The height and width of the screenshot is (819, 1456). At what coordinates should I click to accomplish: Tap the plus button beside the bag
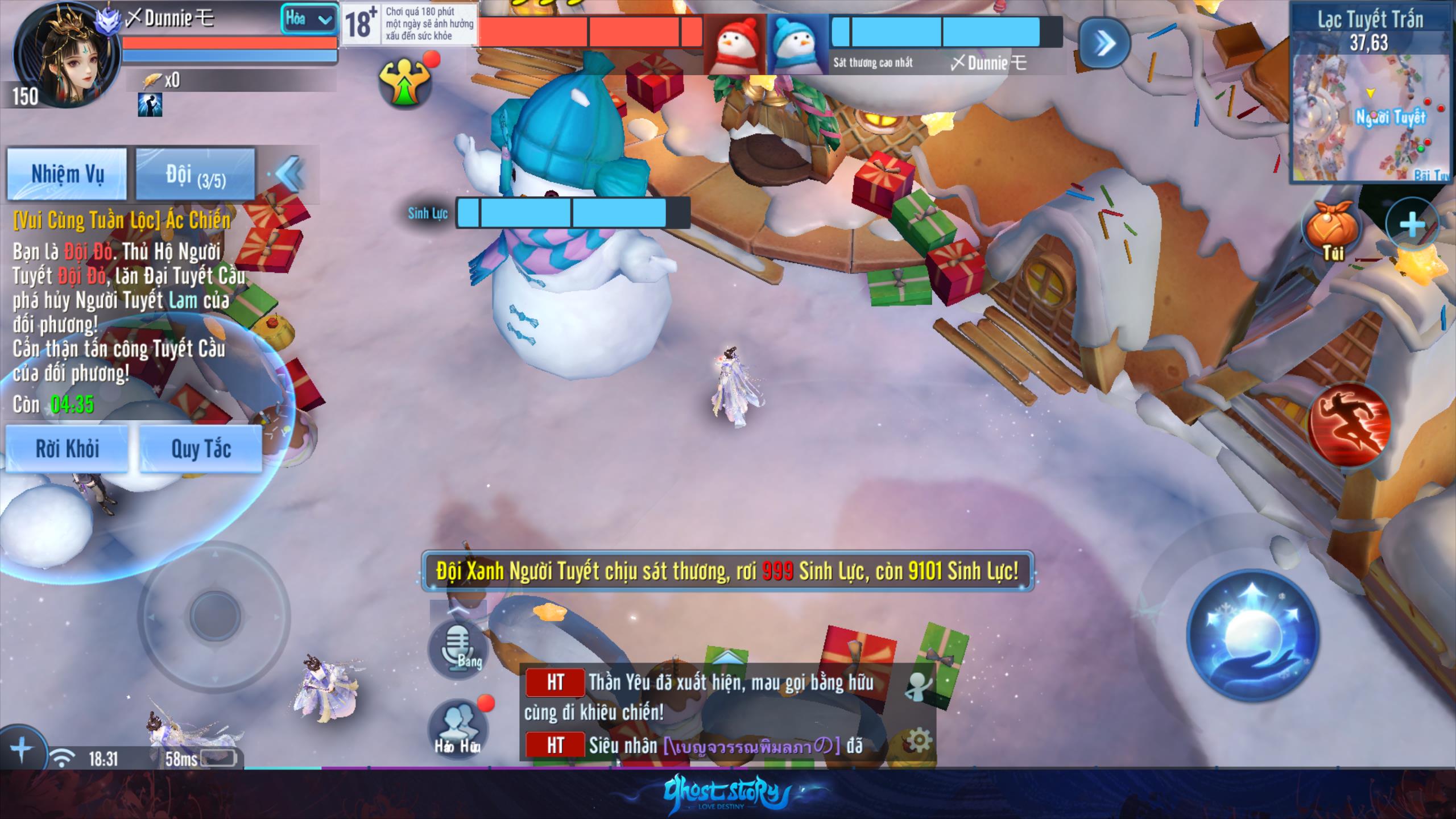click(1412, 225)
